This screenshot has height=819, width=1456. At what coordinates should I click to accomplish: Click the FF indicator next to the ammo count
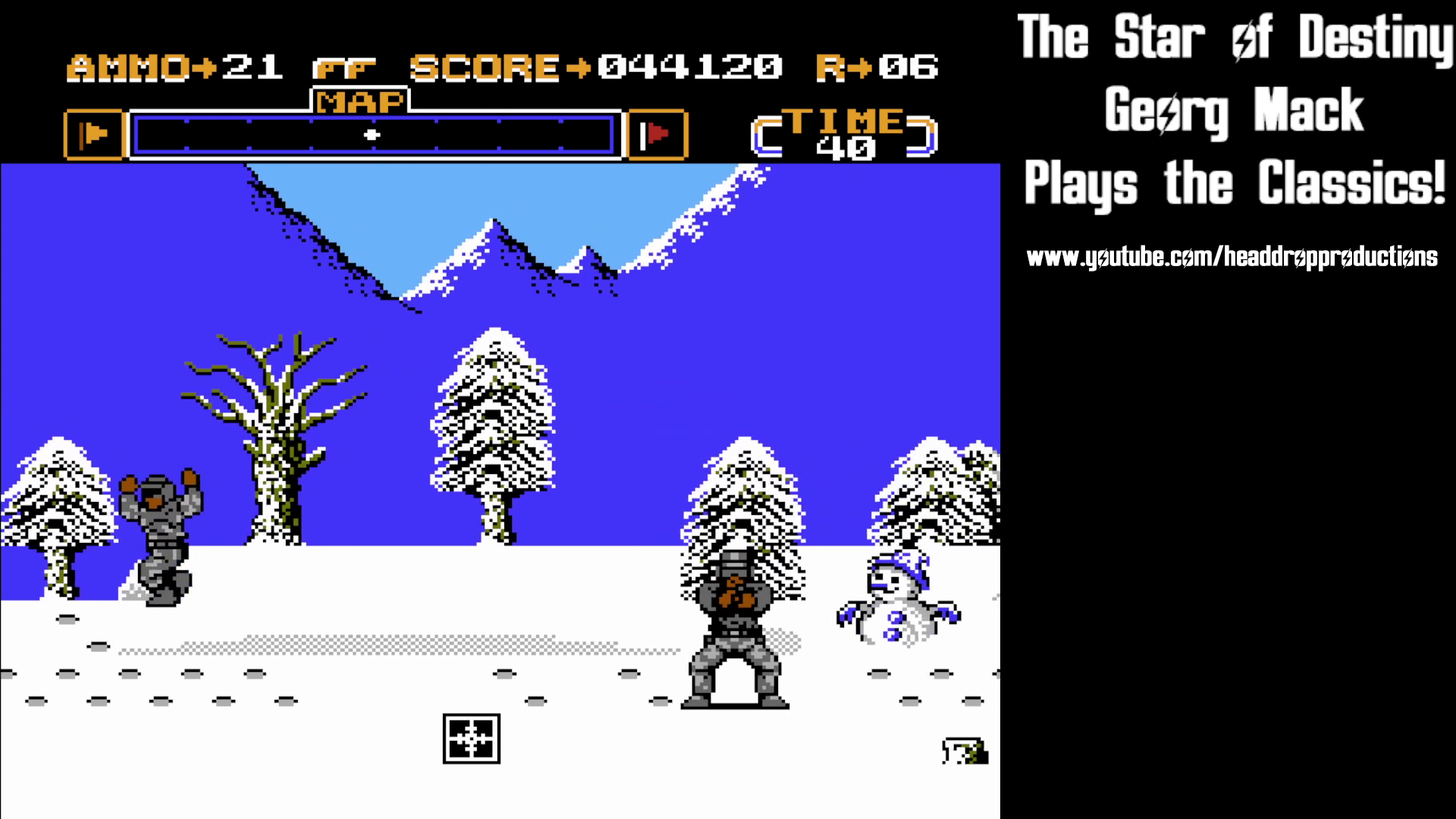click(x=343, y=67)
